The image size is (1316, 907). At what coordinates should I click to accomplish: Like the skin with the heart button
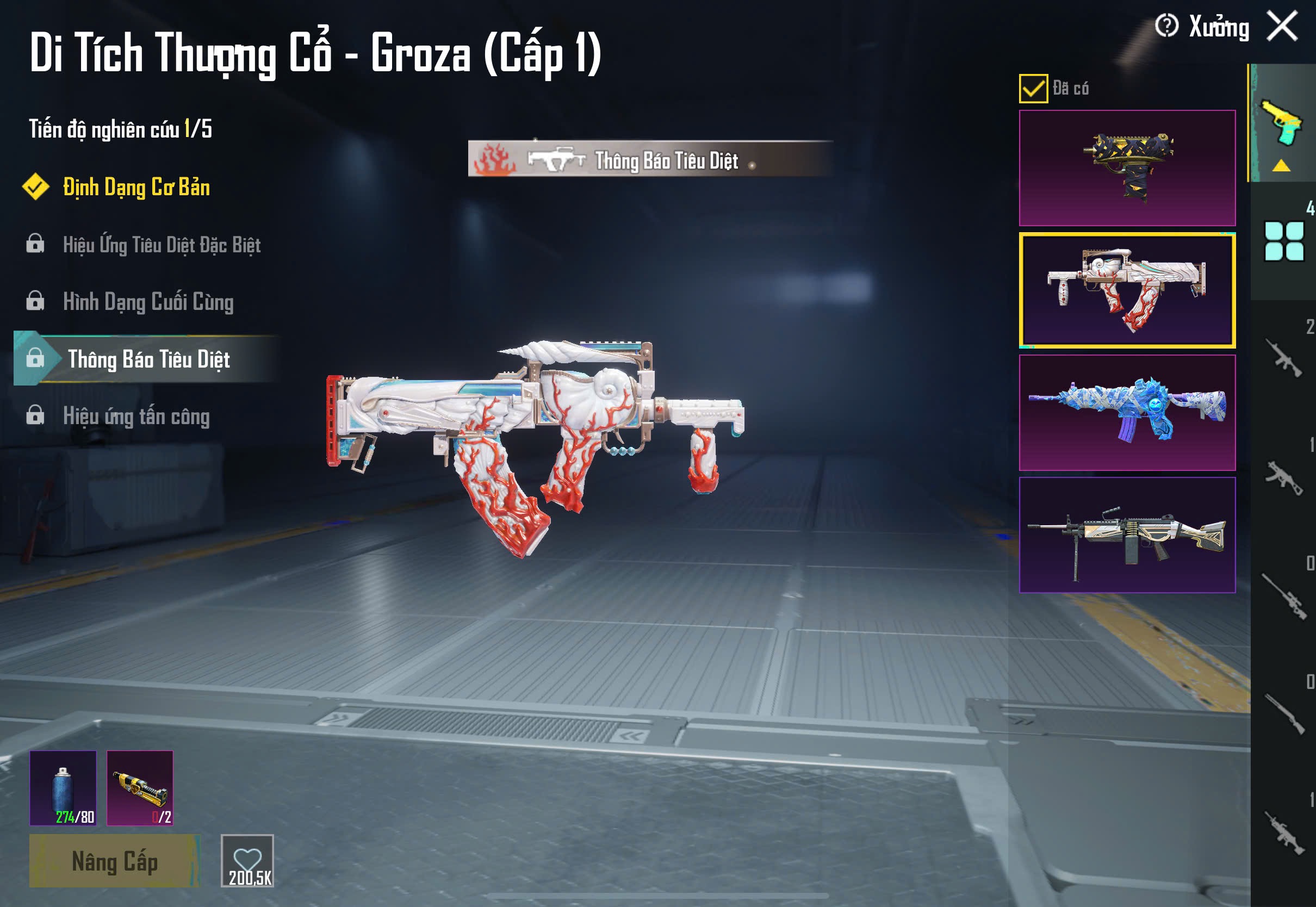coord(247,860)
